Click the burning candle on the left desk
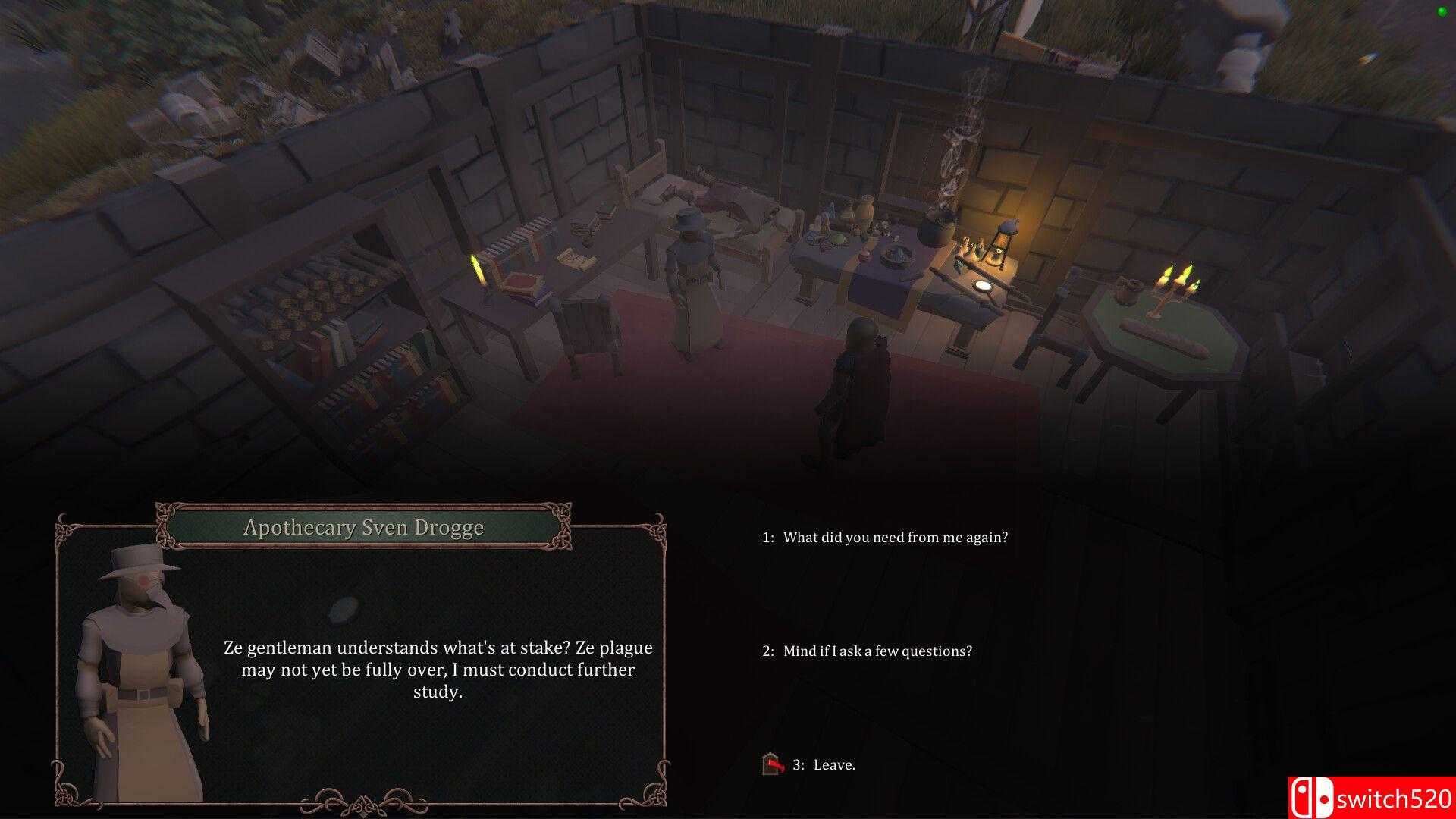 [476, 269]
